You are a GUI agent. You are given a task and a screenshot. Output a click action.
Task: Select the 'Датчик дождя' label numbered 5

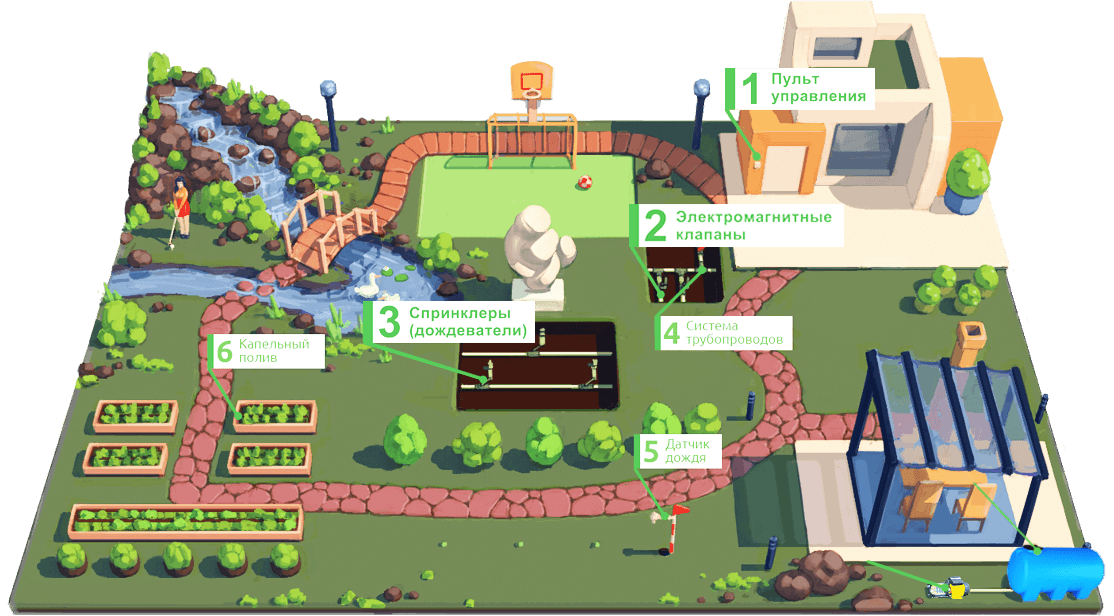coord(675,451)
